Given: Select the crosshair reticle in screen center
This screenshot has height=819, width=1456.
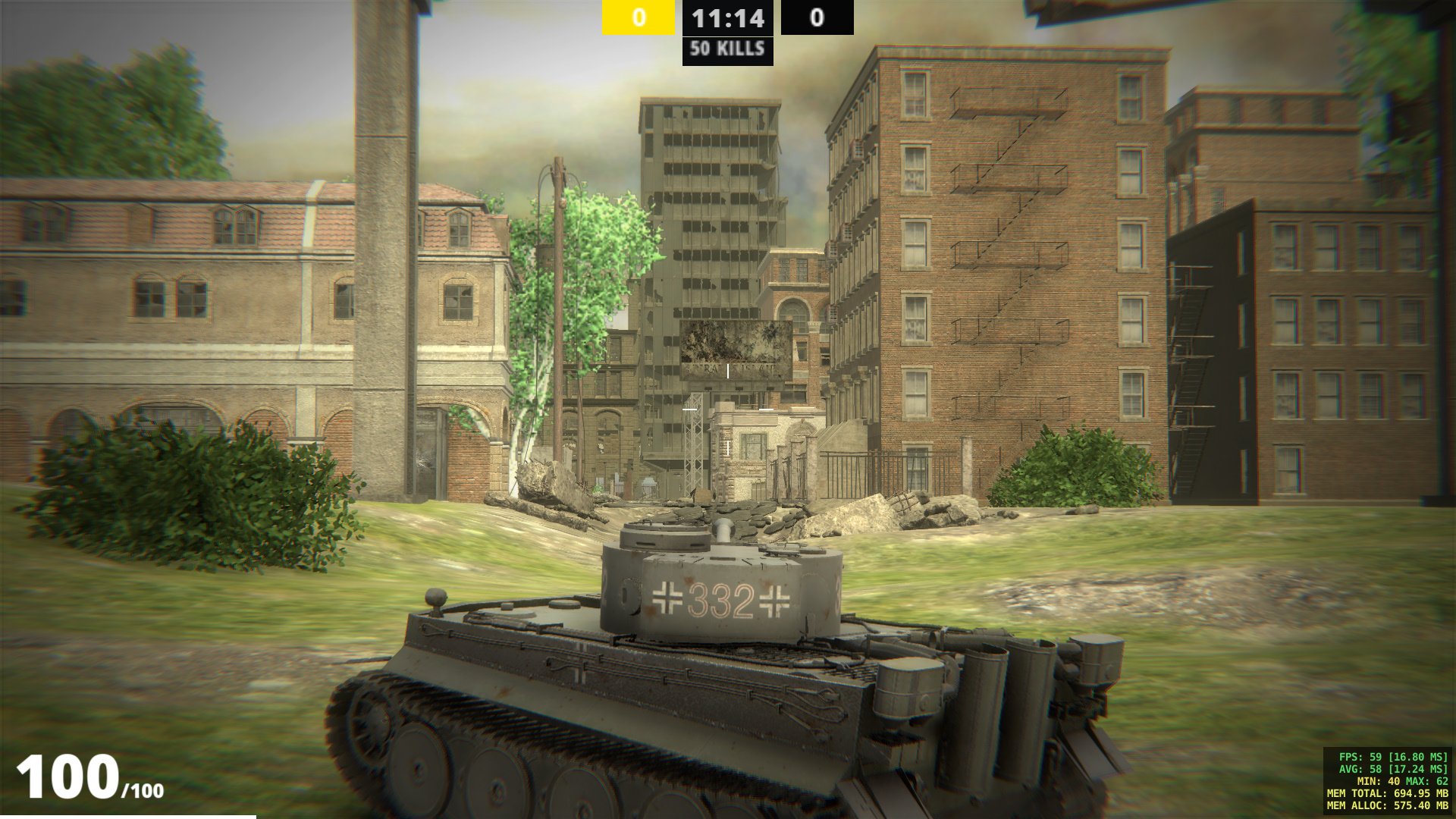Looking at the screenshot, I should (x=728, y=409).
